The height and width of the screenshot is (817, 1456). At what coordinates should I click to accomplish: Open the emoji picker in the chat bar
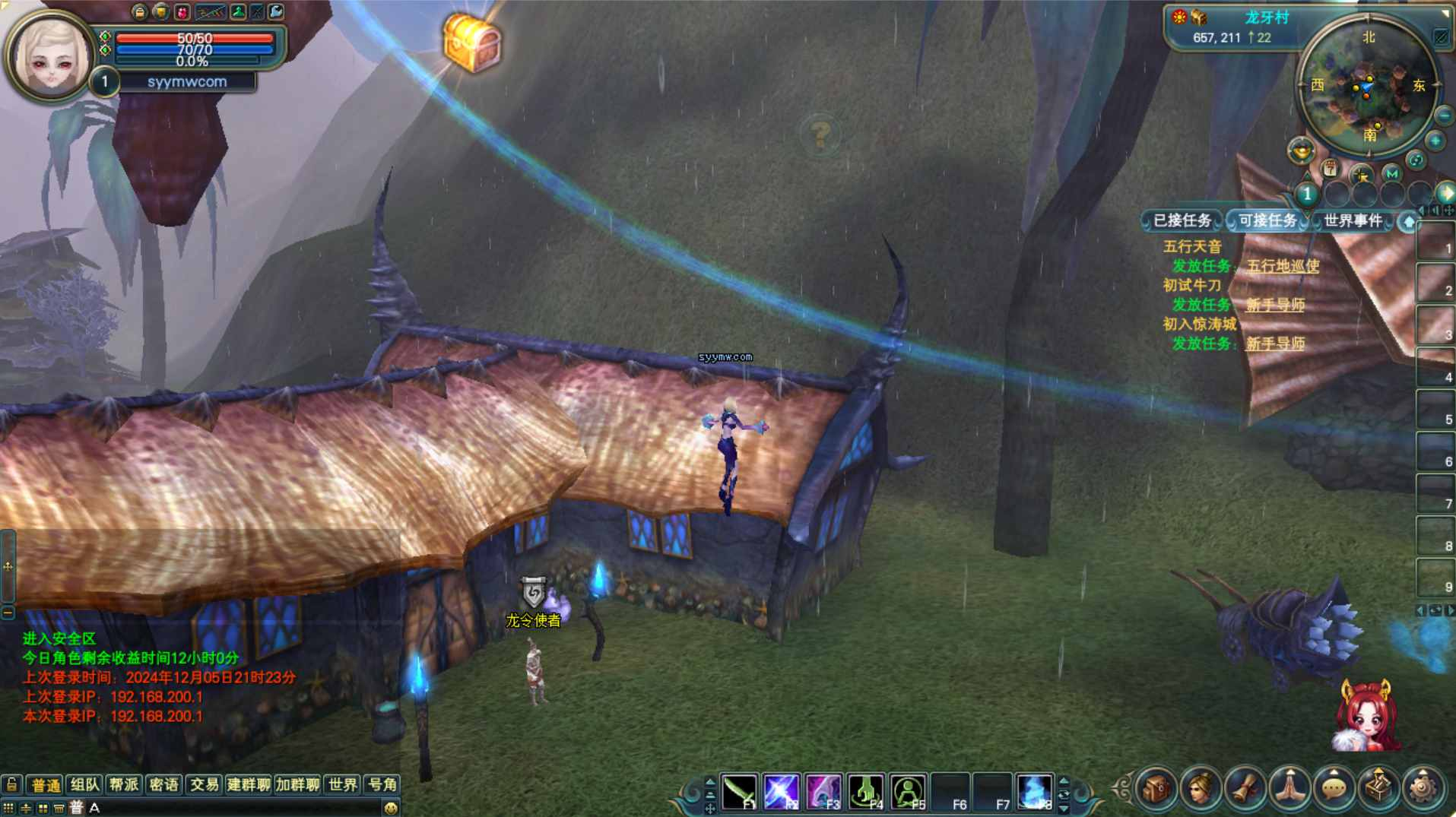pos(391,808)
